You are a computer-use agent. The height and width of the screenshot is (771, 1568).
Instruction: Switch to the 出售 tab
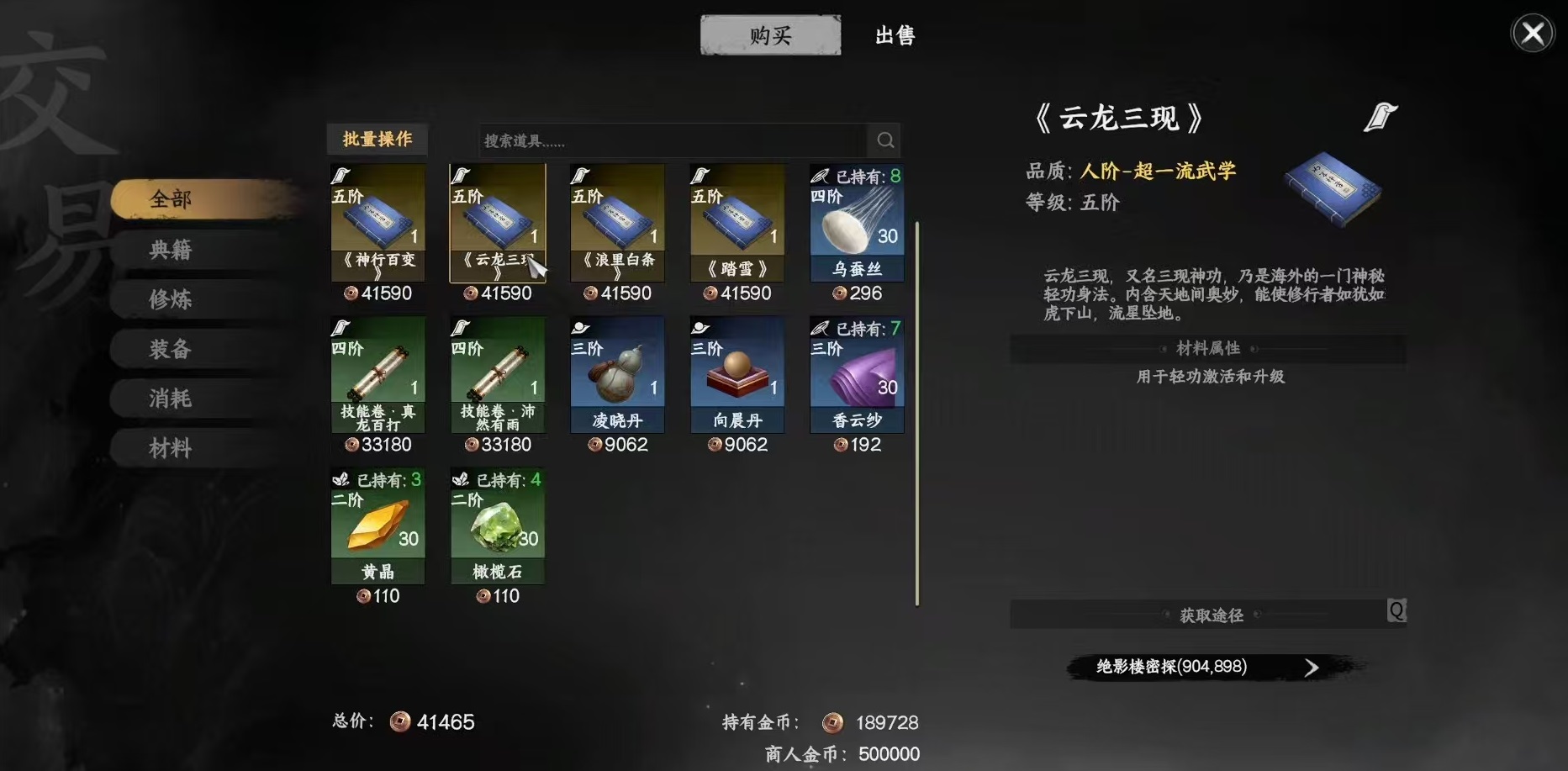[x=894, y=35]
